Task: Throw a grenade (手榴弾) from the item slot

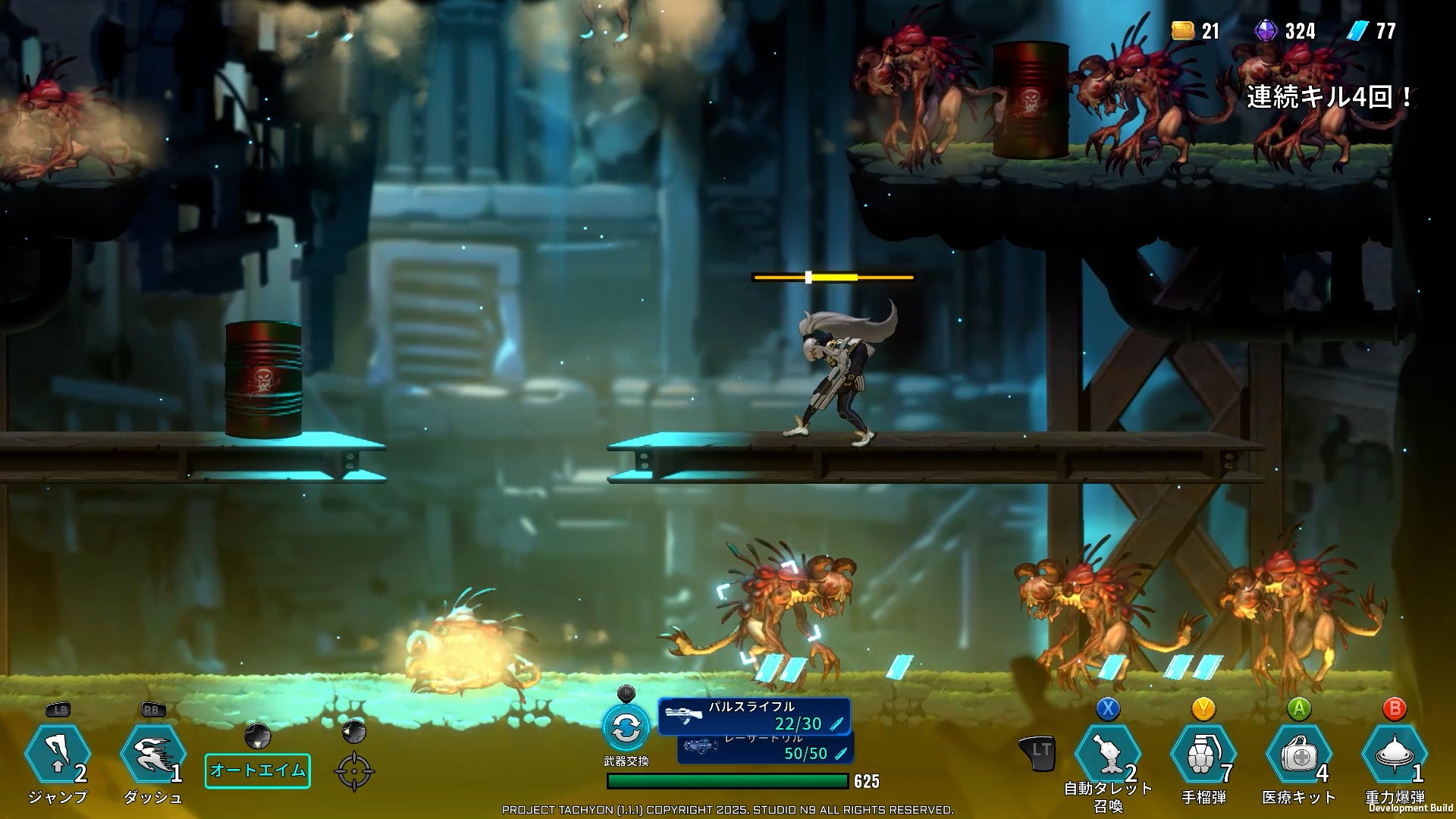Action: tap(1203, 755)
